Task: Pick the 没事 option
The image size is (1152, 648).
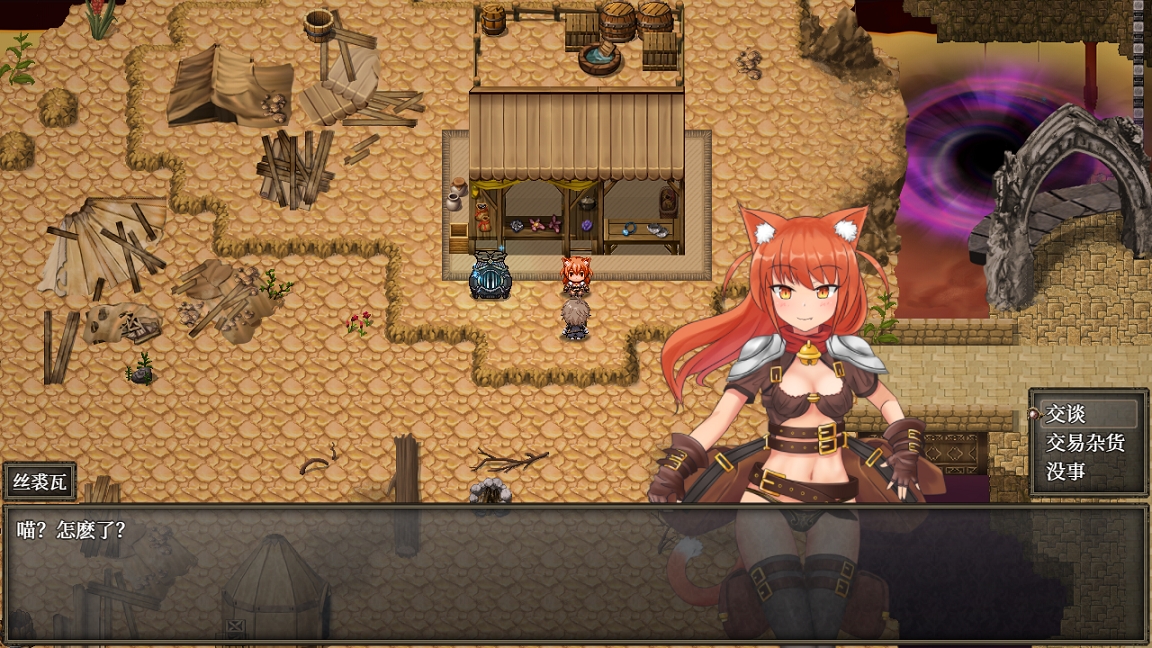Action: [x=1066, y=472]
